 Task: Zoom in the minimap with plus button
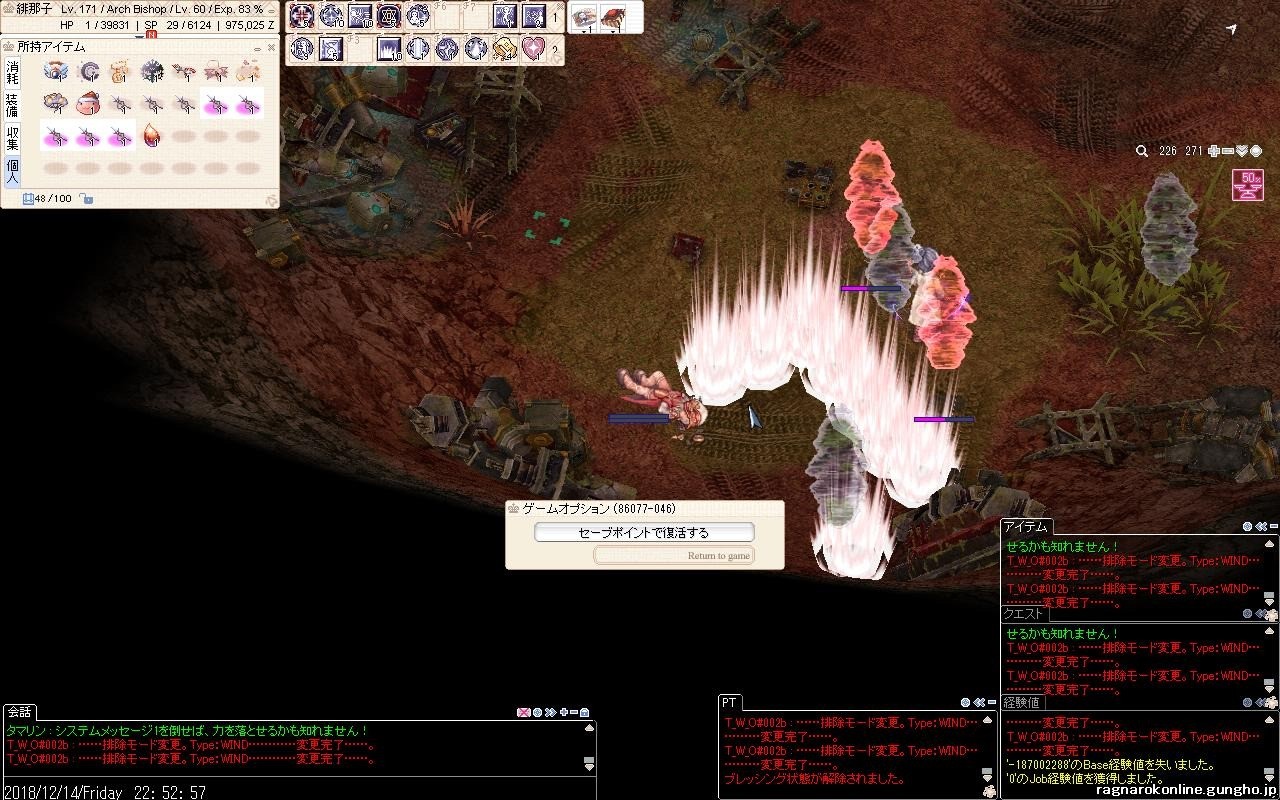click(x=1214, y=151)
